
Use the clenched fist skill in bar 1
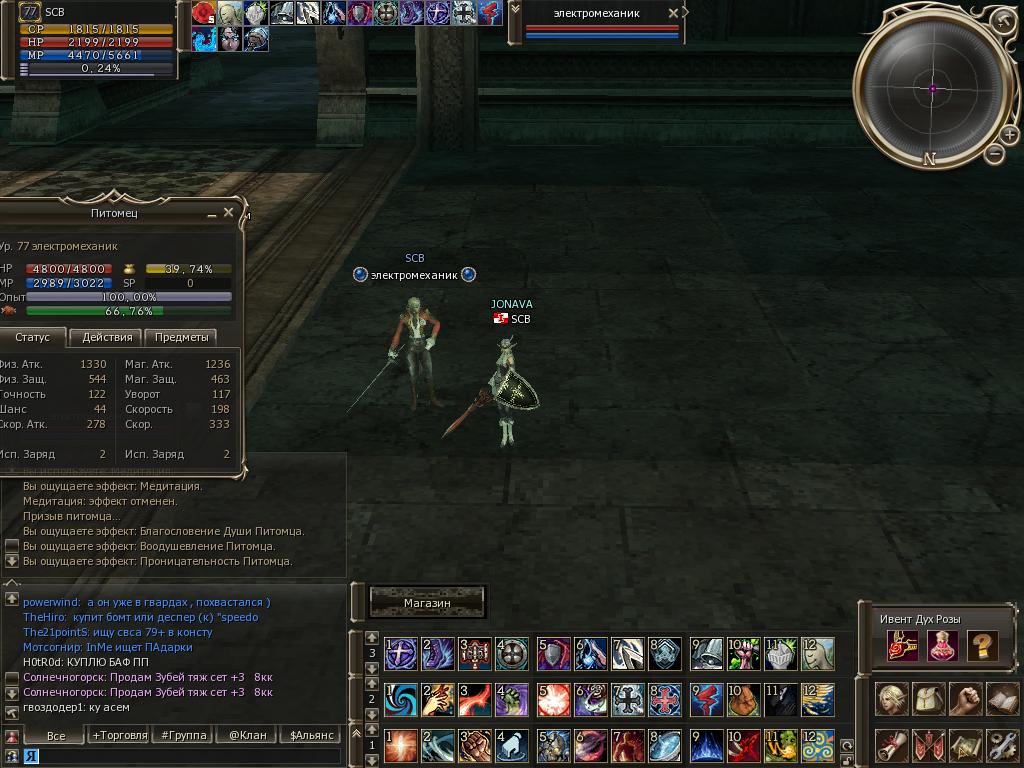tap(474, 746)
